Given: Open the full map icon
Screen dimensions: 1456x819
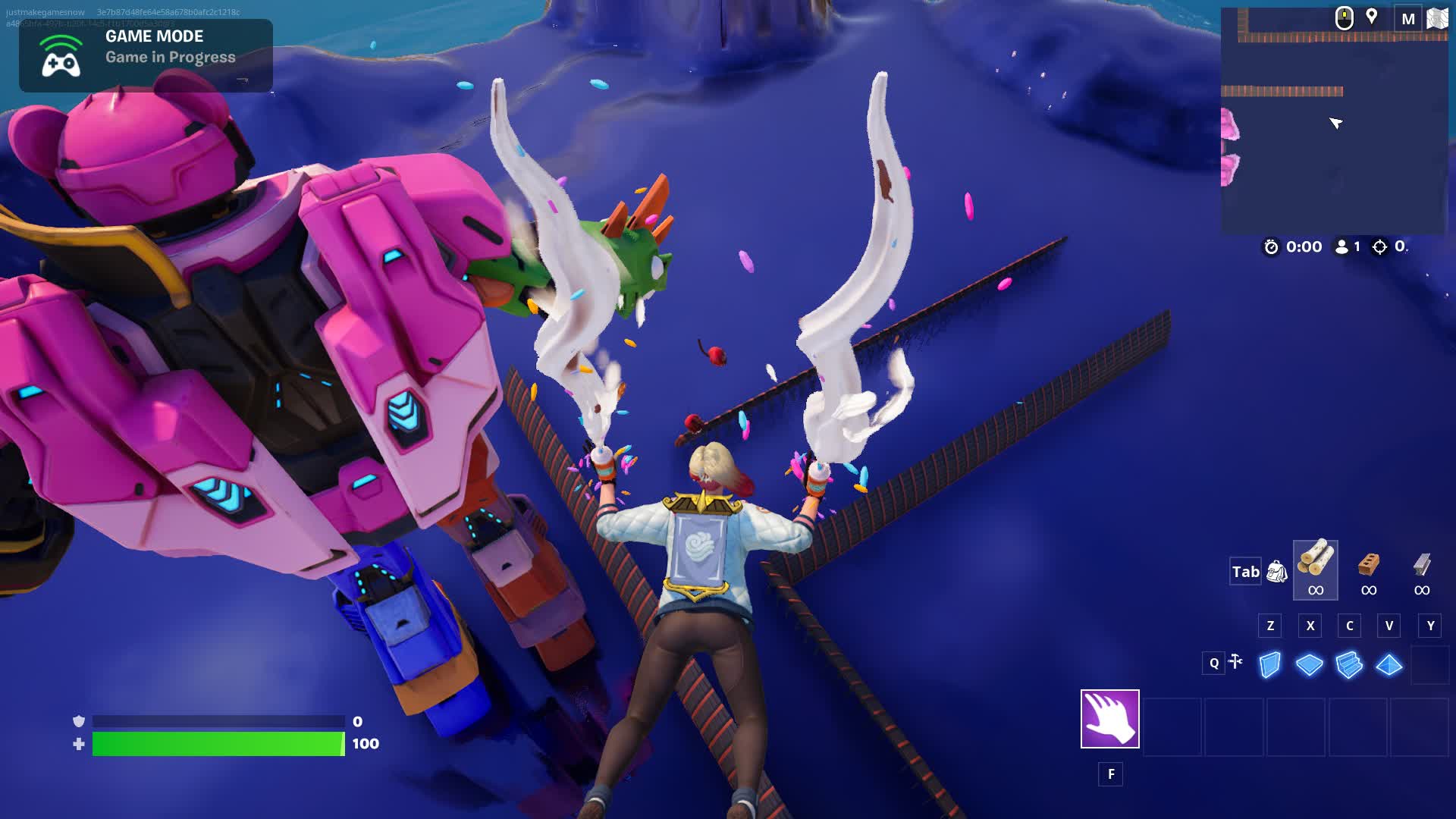Looking at the screenshot, I should pos(1437,19).
